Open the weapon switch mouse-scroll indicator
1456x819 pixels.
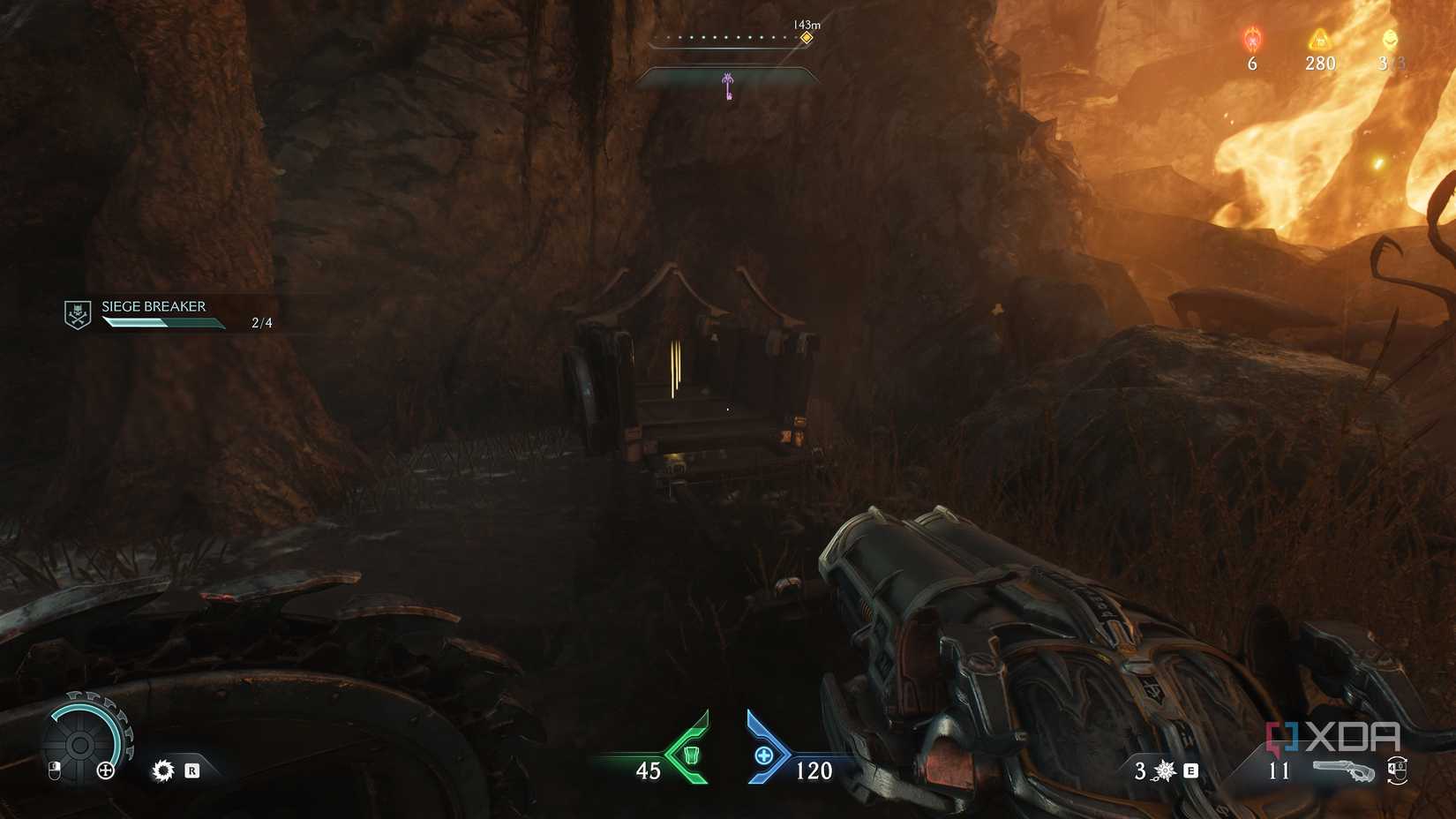tap(1397, 771)
